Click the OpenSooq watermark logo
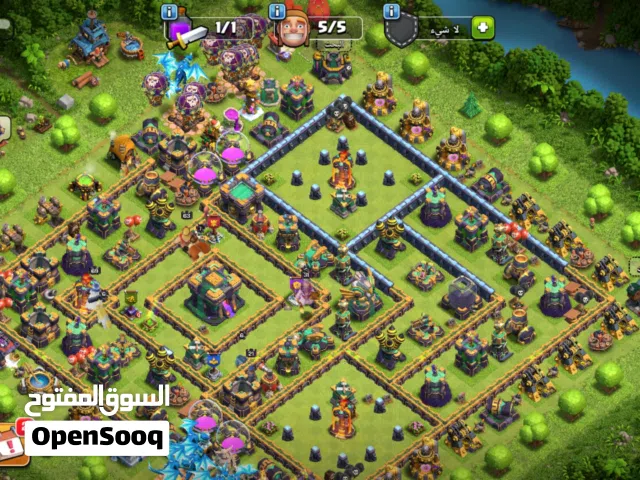640x480 pixels. pos(97,438)
